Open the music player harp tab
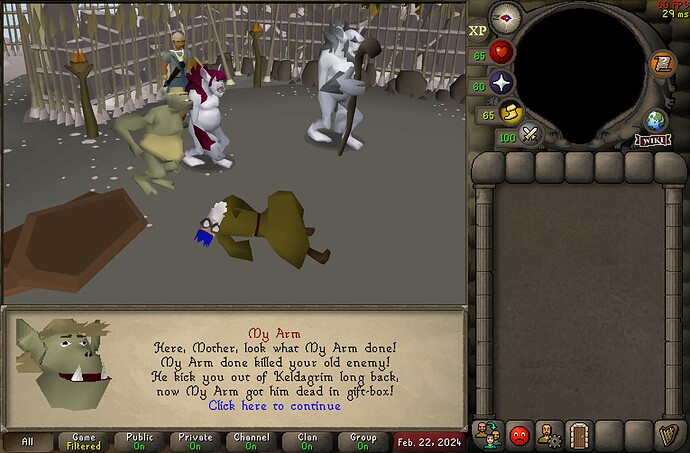This screenshot has width=690, height=453. 666,434
